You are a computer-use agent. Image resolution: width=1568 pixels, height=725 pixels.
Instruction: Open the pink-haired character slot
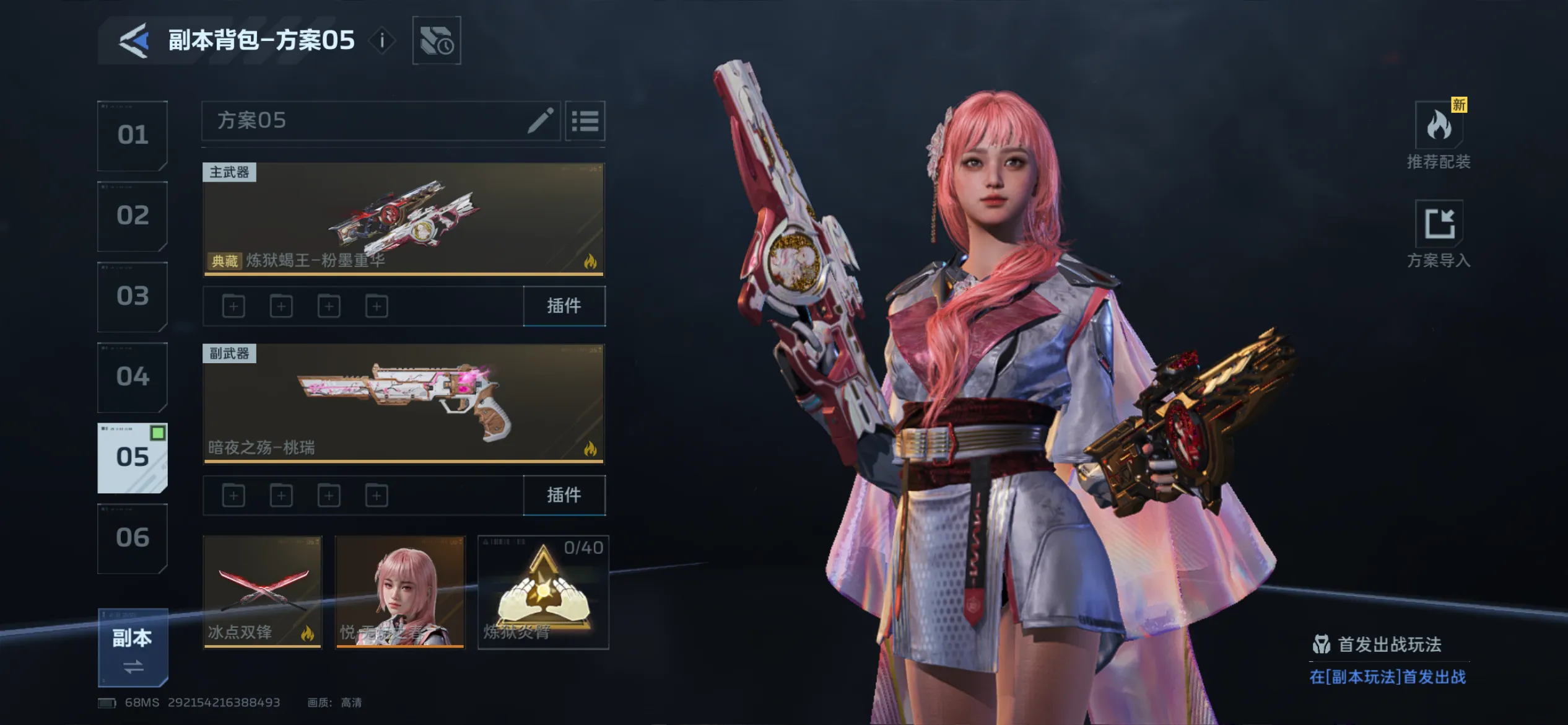pyautogui.click(x=400, y=592)
